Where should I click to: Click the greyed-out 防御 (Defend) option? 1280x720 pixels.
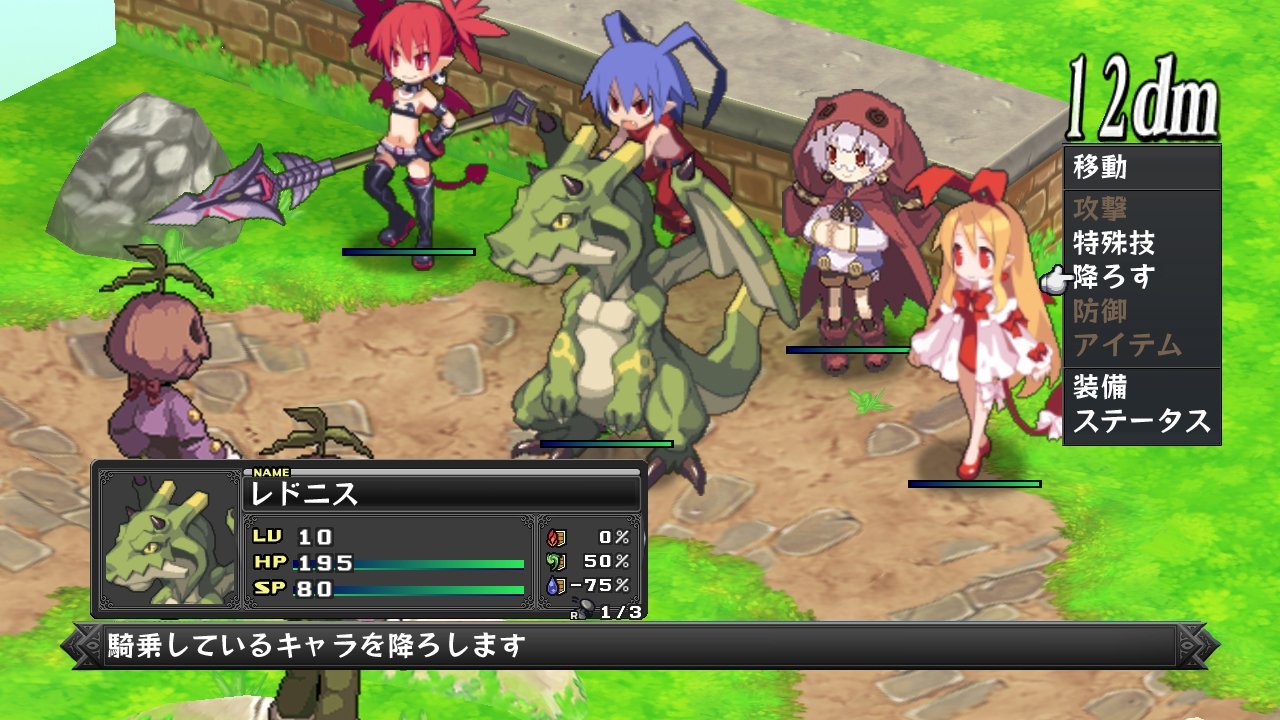(x=1100, y=311)
